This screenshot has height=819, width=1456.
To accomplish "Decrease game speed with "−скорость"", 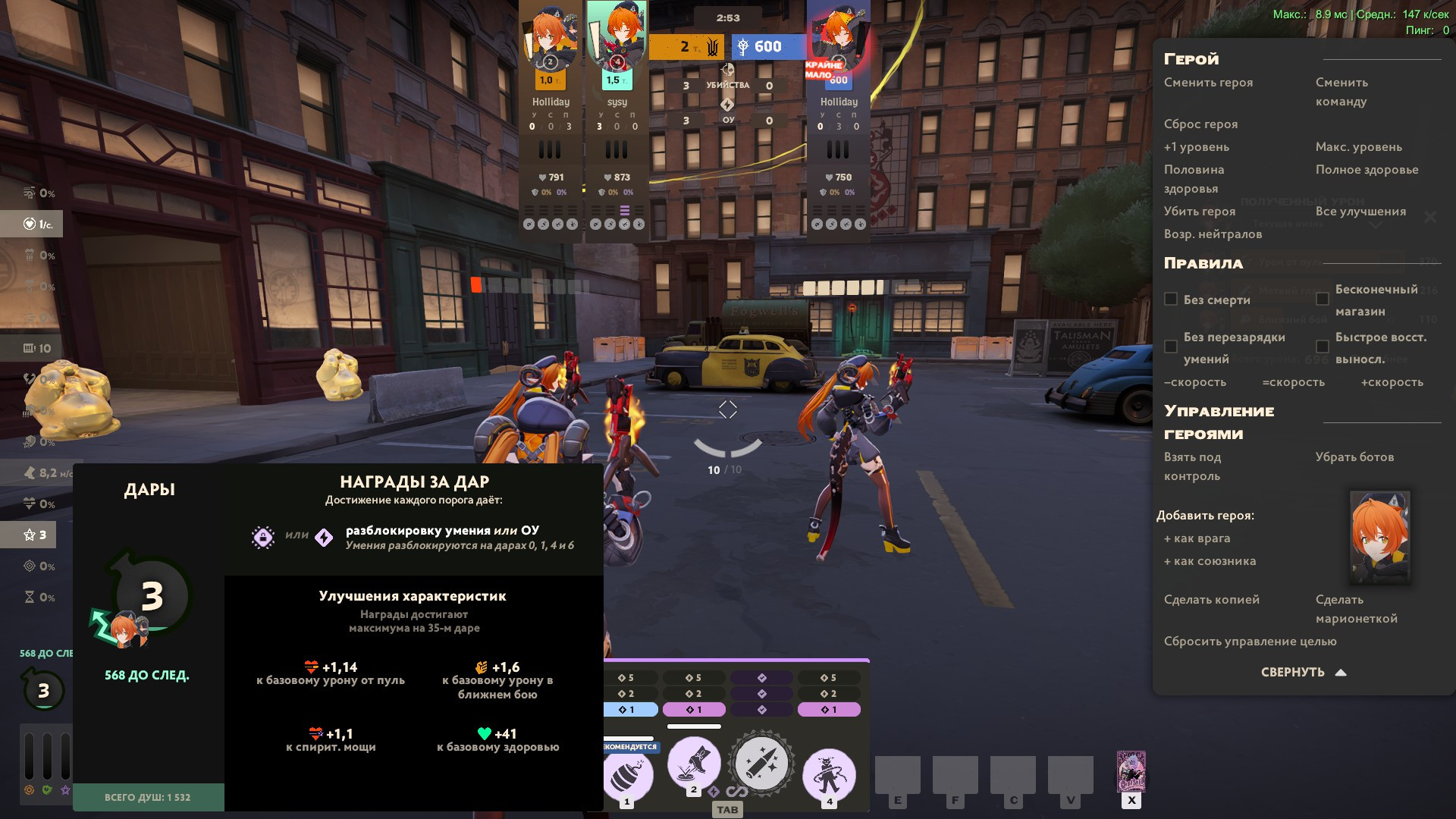I will (x=1195, y=382).
